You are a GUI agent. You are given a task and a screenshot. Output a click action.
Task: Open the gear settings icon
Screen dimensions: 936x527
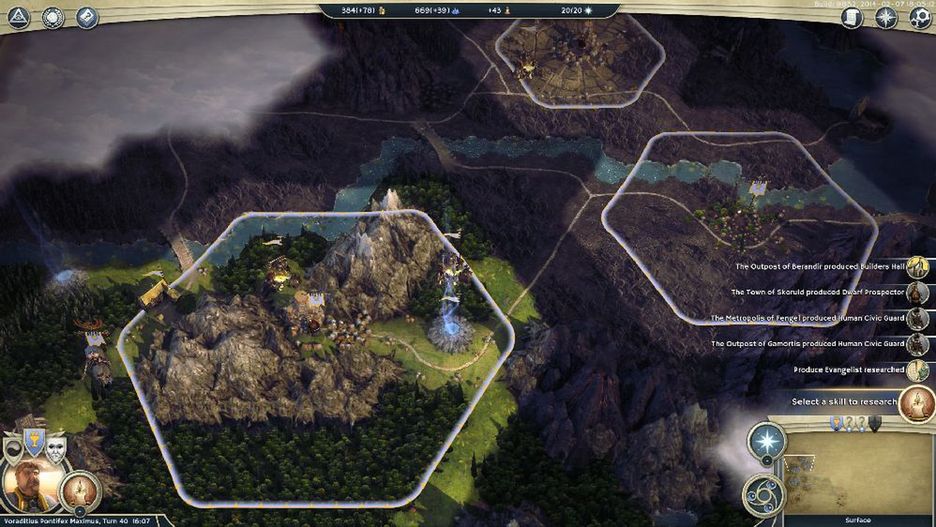tap(919, 17)
